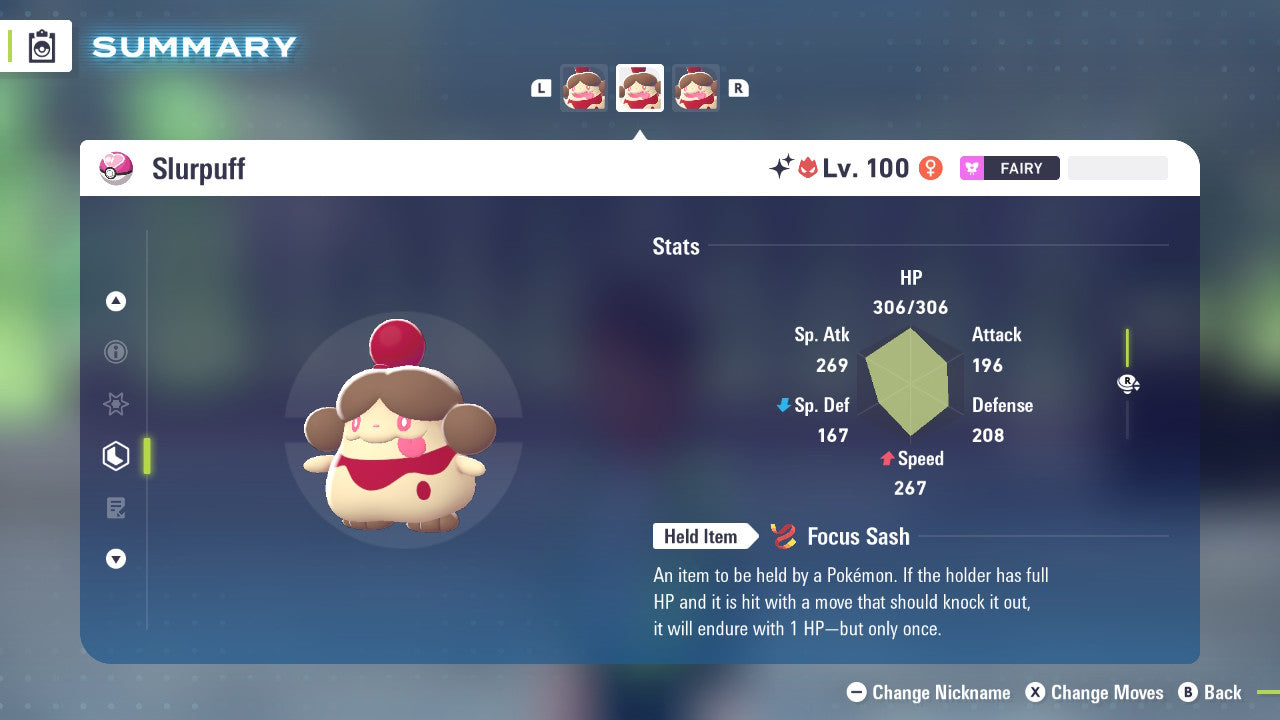Click the down arrow below sidebar icons

(116, 559)
